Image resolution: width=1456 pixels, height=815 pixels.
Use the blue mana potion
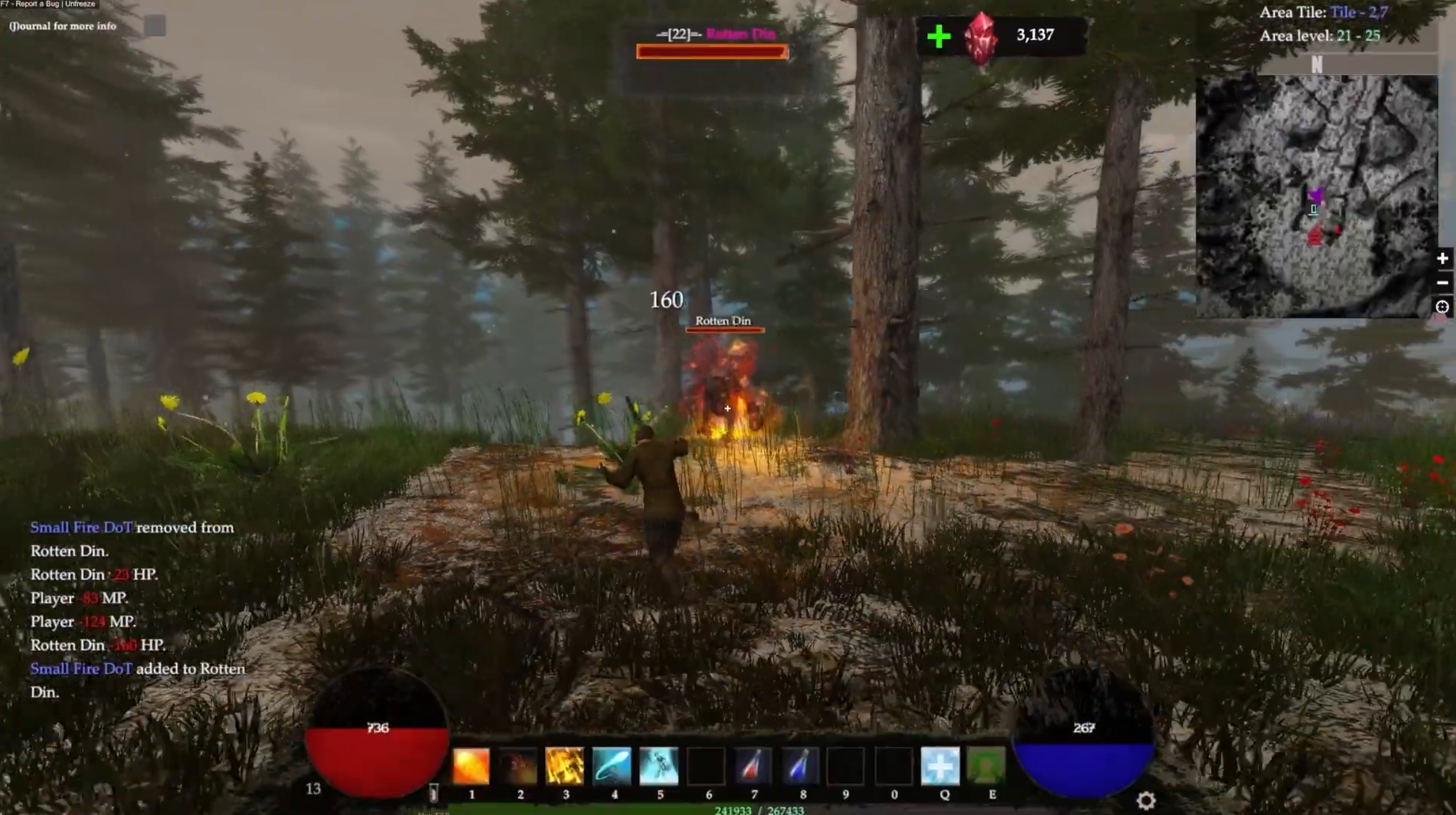point(800,766)
